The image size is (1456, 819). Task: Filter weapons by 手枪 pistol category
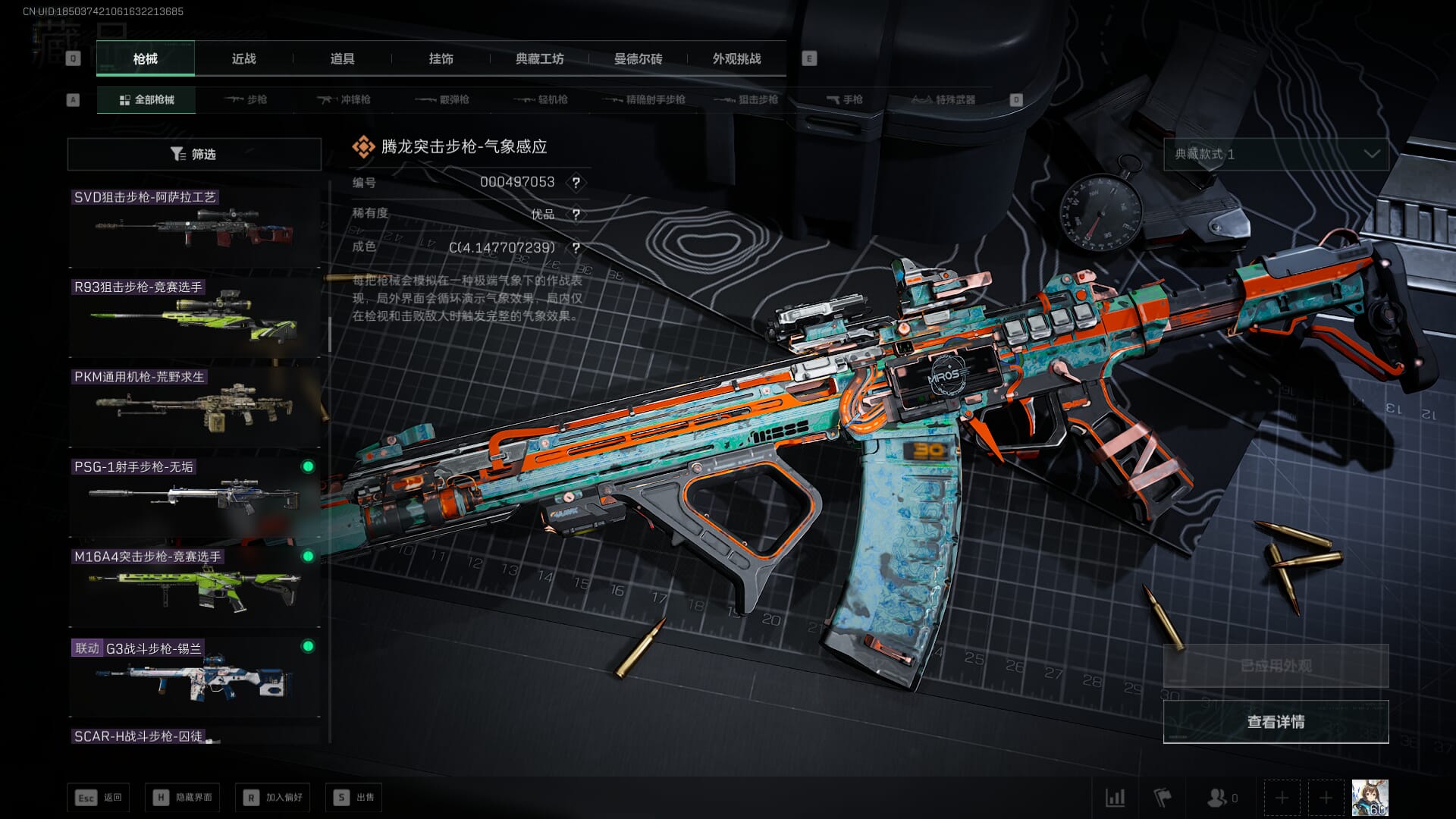(844, 100)
